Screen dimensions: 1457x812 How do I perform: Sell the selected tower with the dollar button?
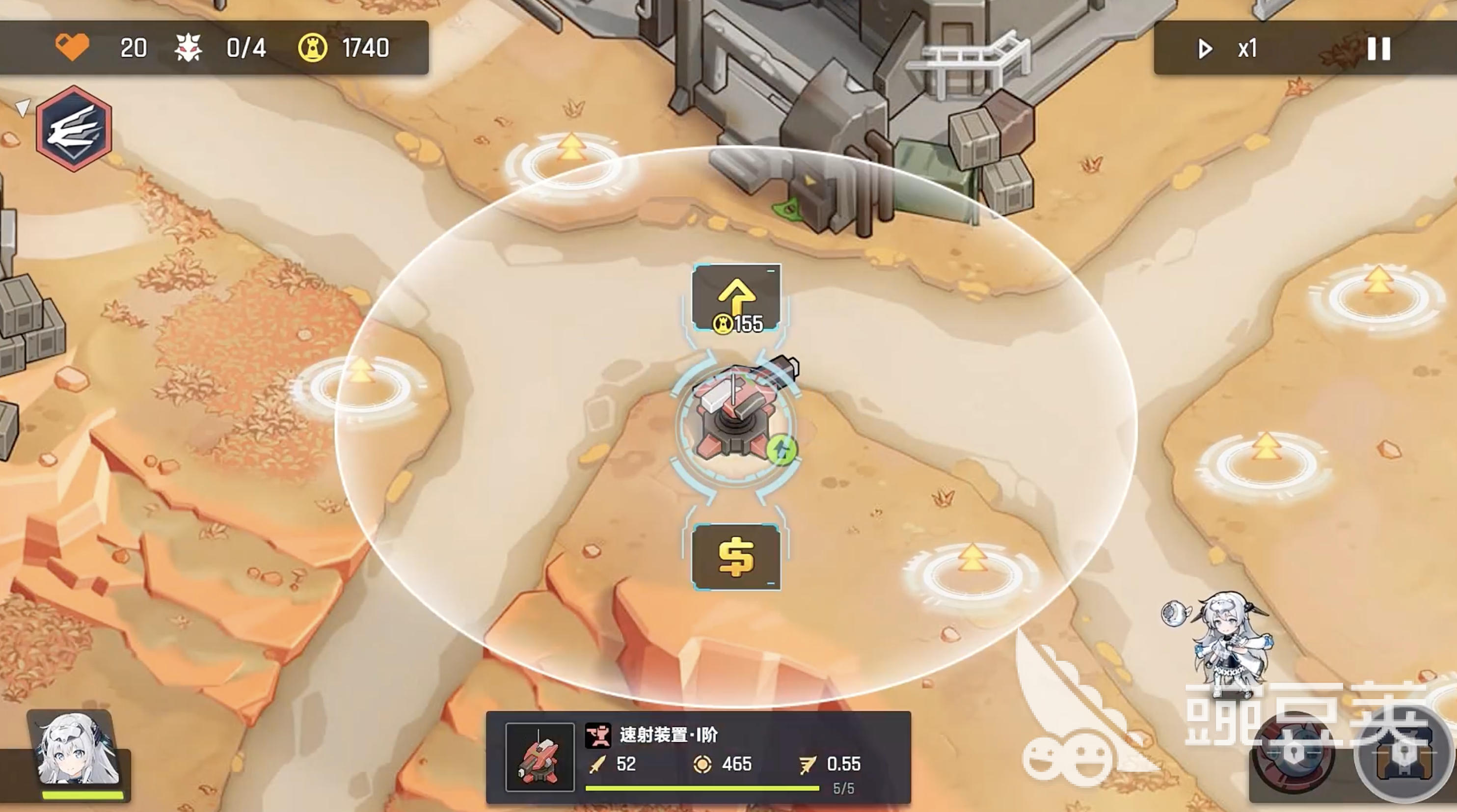736,558
